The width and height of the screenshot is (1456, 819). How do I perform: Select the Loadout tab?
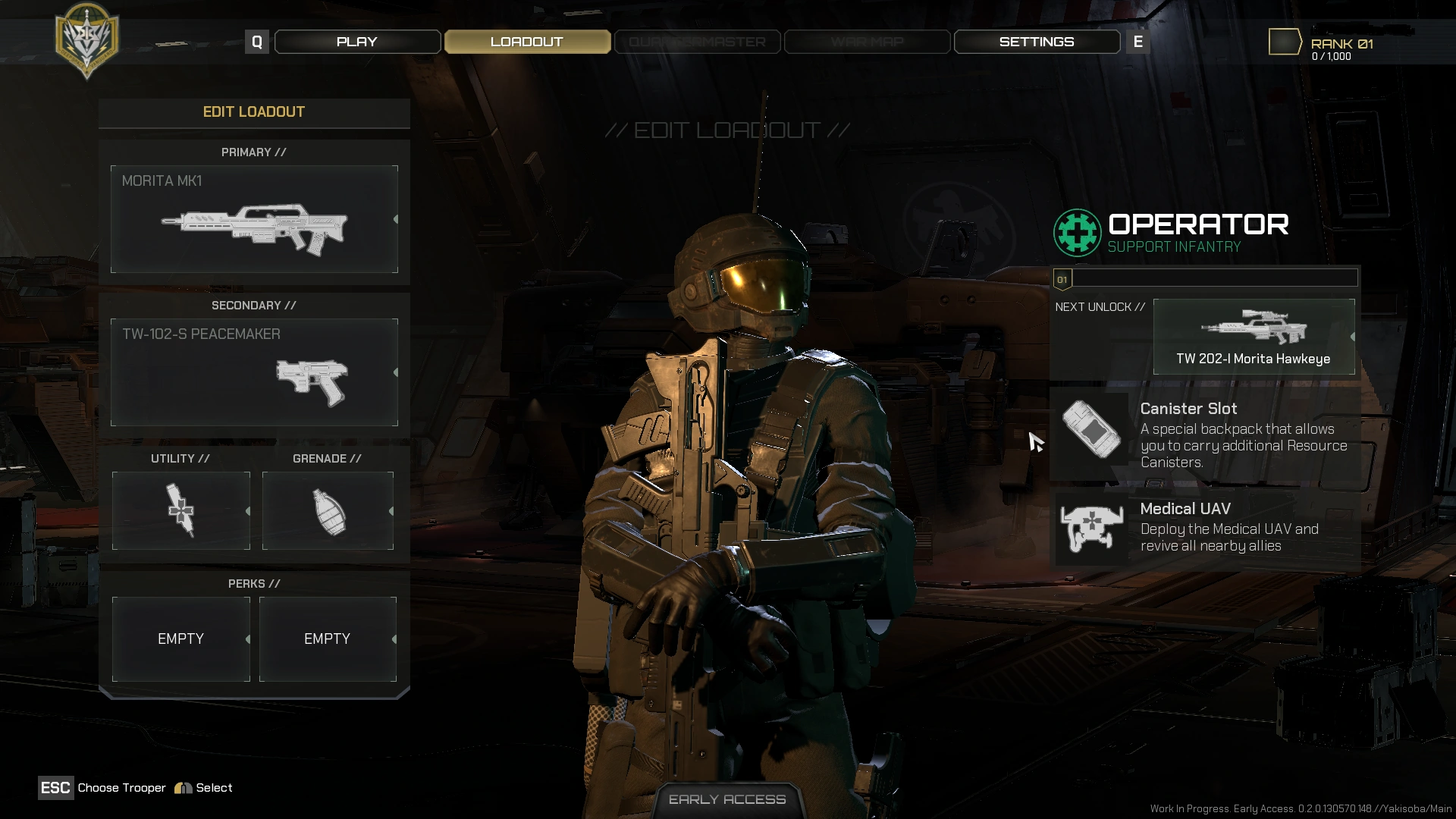pyautogui.click(x=527, y=42)
